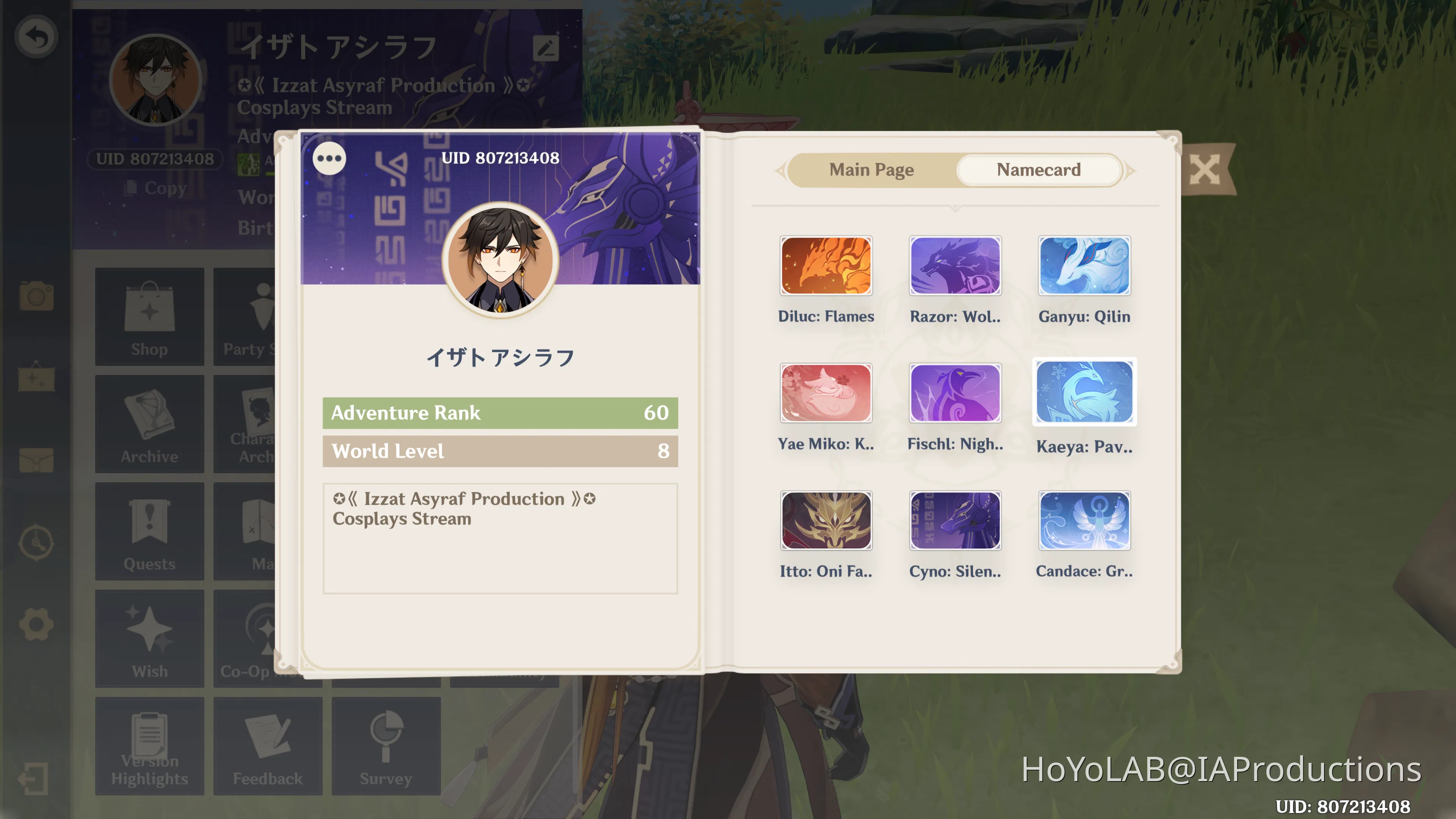Open the Wish menu
1456x819 pixels.
[x=149, y=637]
